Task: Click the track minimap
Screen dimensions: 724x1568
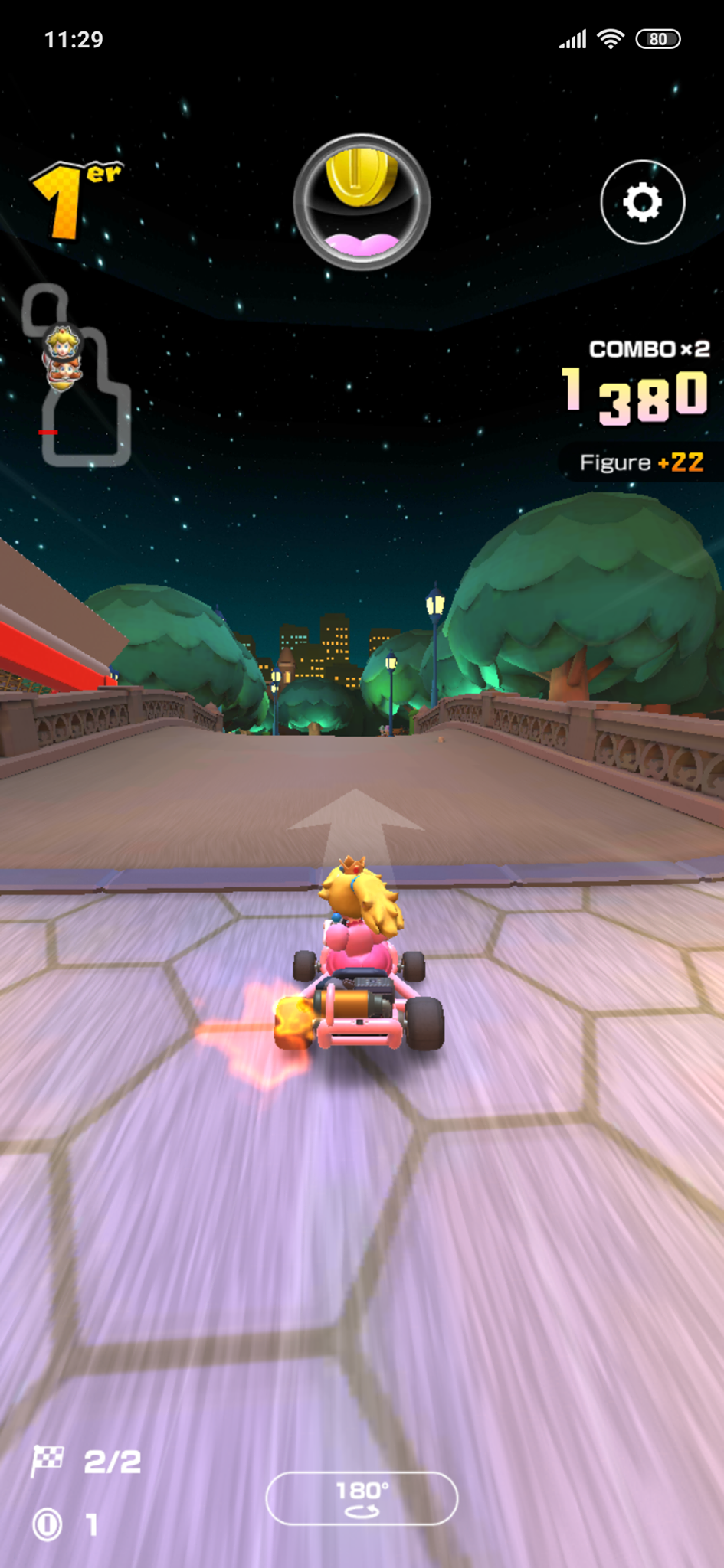Action: 77,376
